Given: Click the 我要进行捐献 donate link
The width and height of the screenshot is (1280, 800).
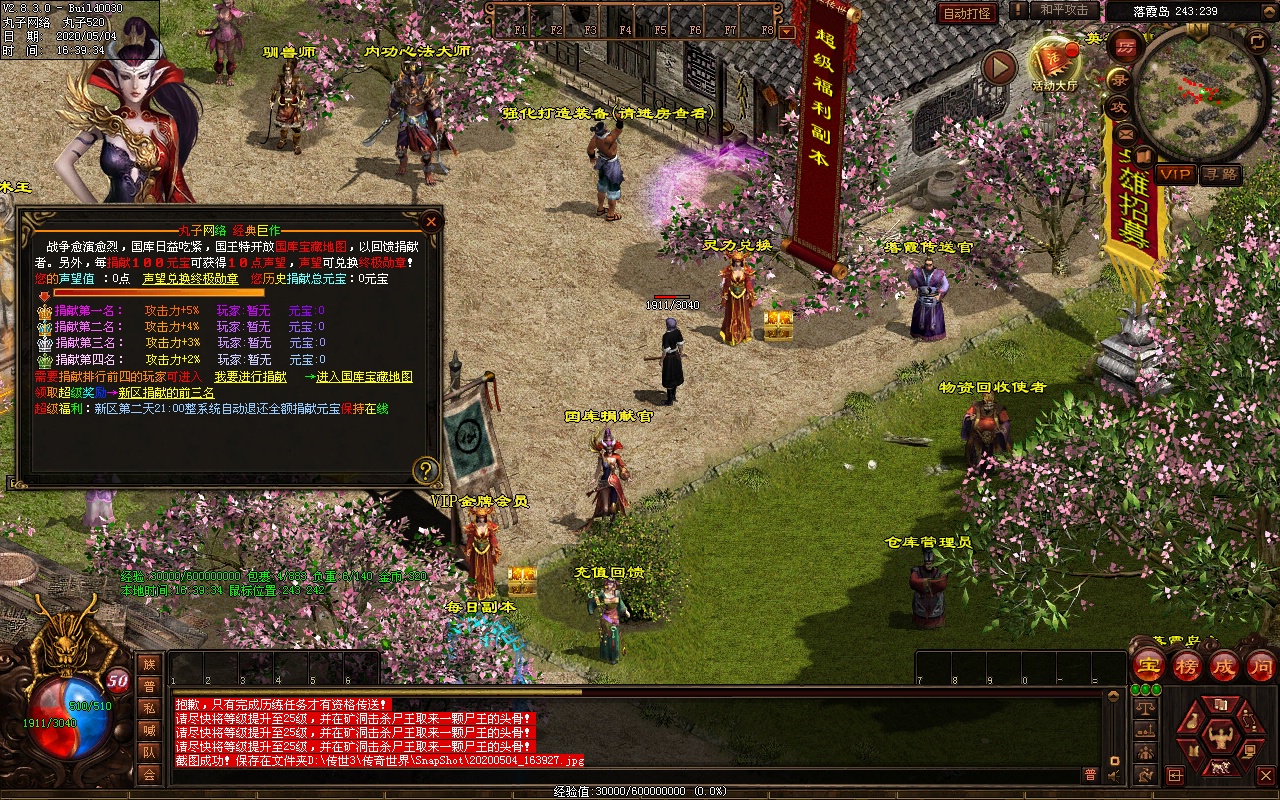Looking at the screenshot, I should point(250,377).
